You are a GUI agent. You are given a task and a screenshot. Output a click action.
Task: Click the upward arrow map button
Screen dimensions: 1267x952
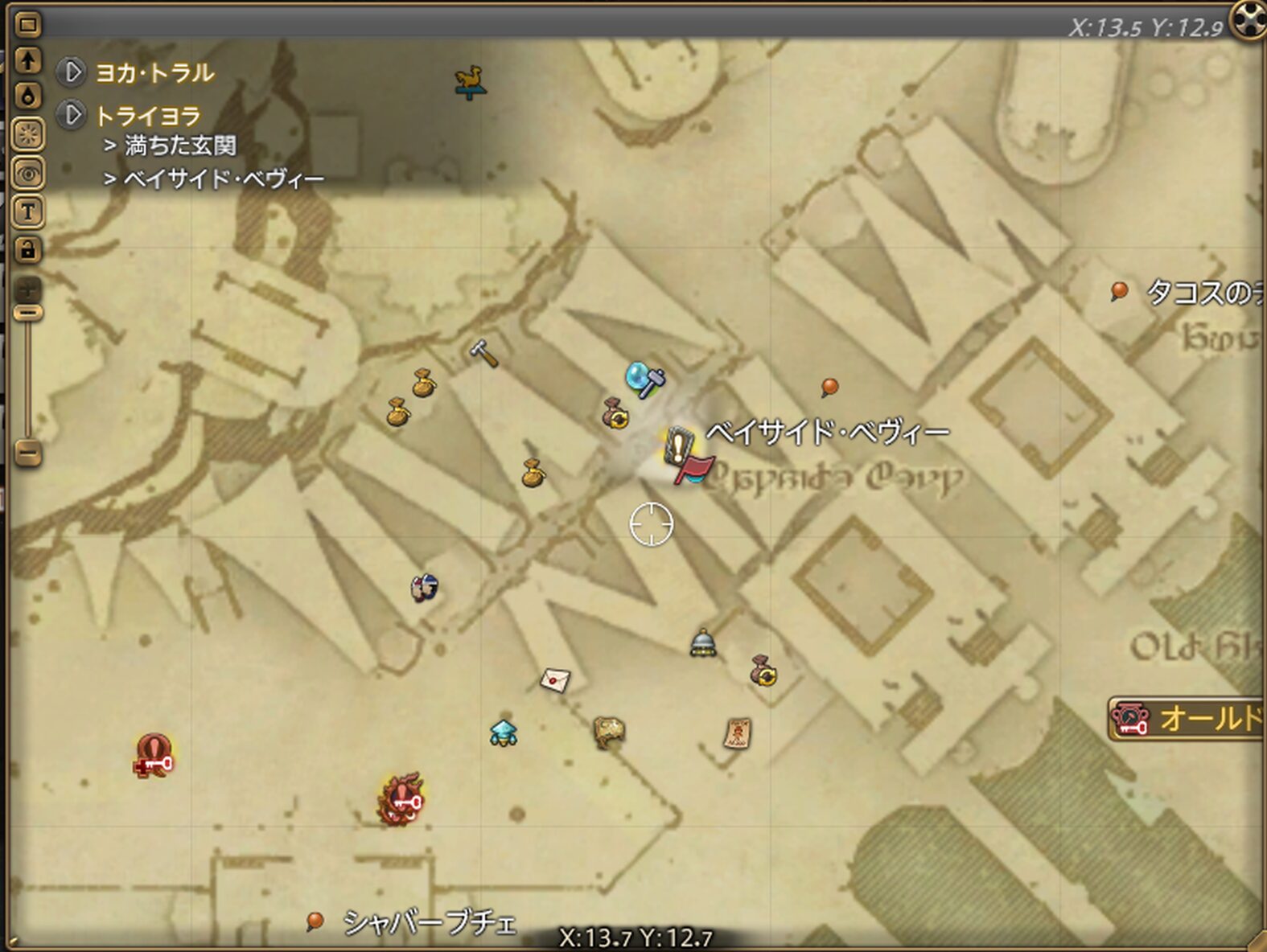pos(28,59)
